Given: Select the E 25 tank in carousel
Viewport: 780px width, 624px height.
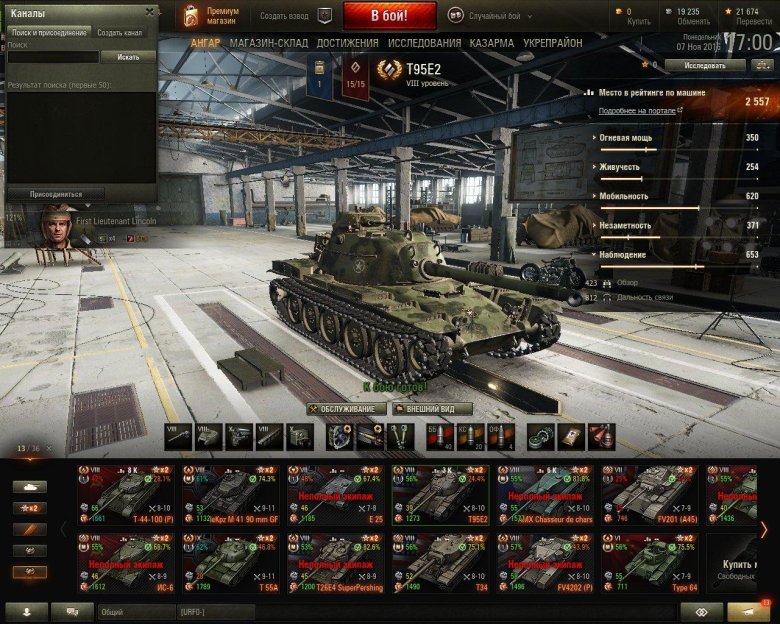Looking at the screenshot, I should coord(335,493).
